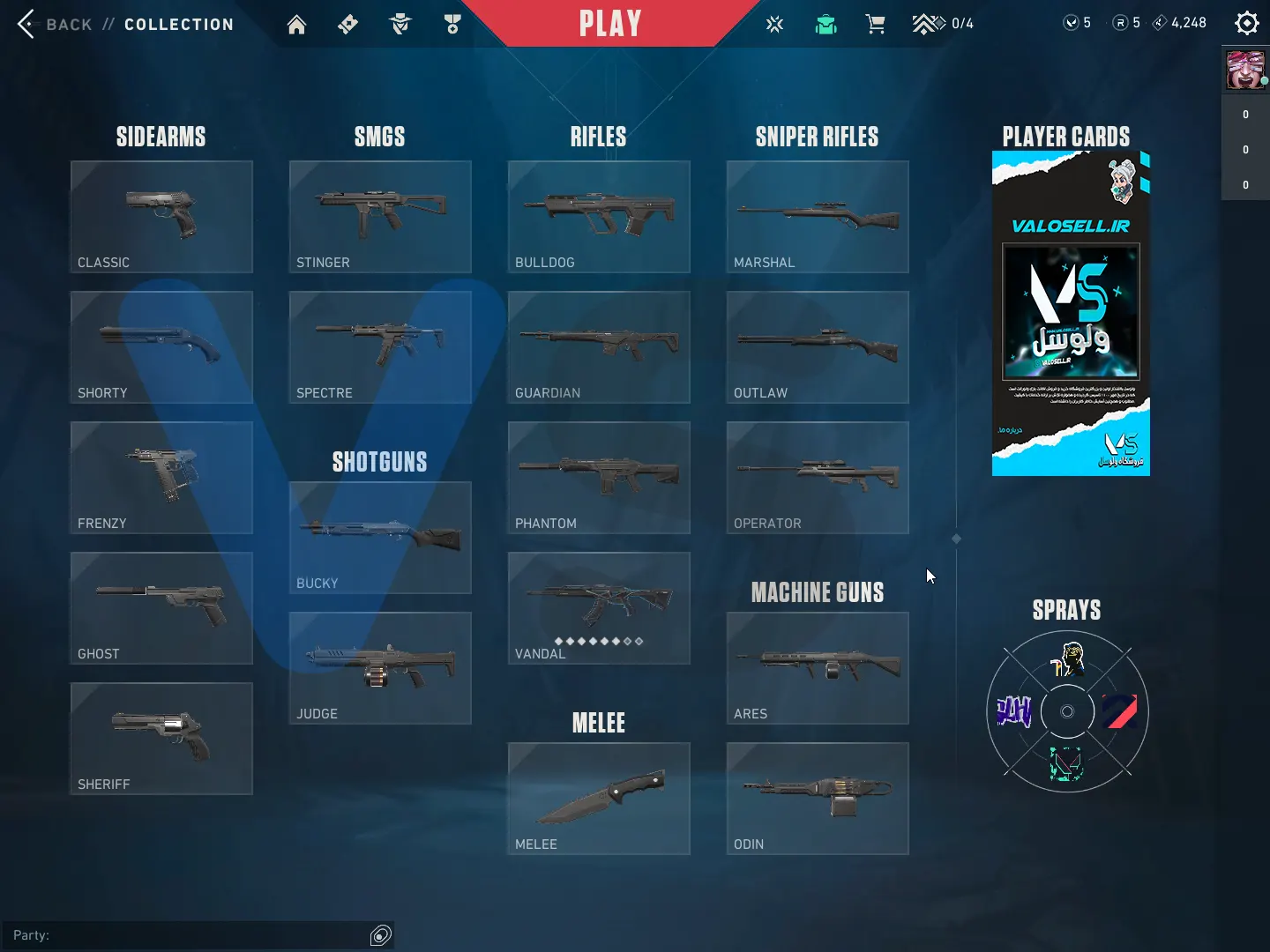Open the settings gear
Image resolution: width=1270 pixels, height=952 pixels.
[1246, 23]
